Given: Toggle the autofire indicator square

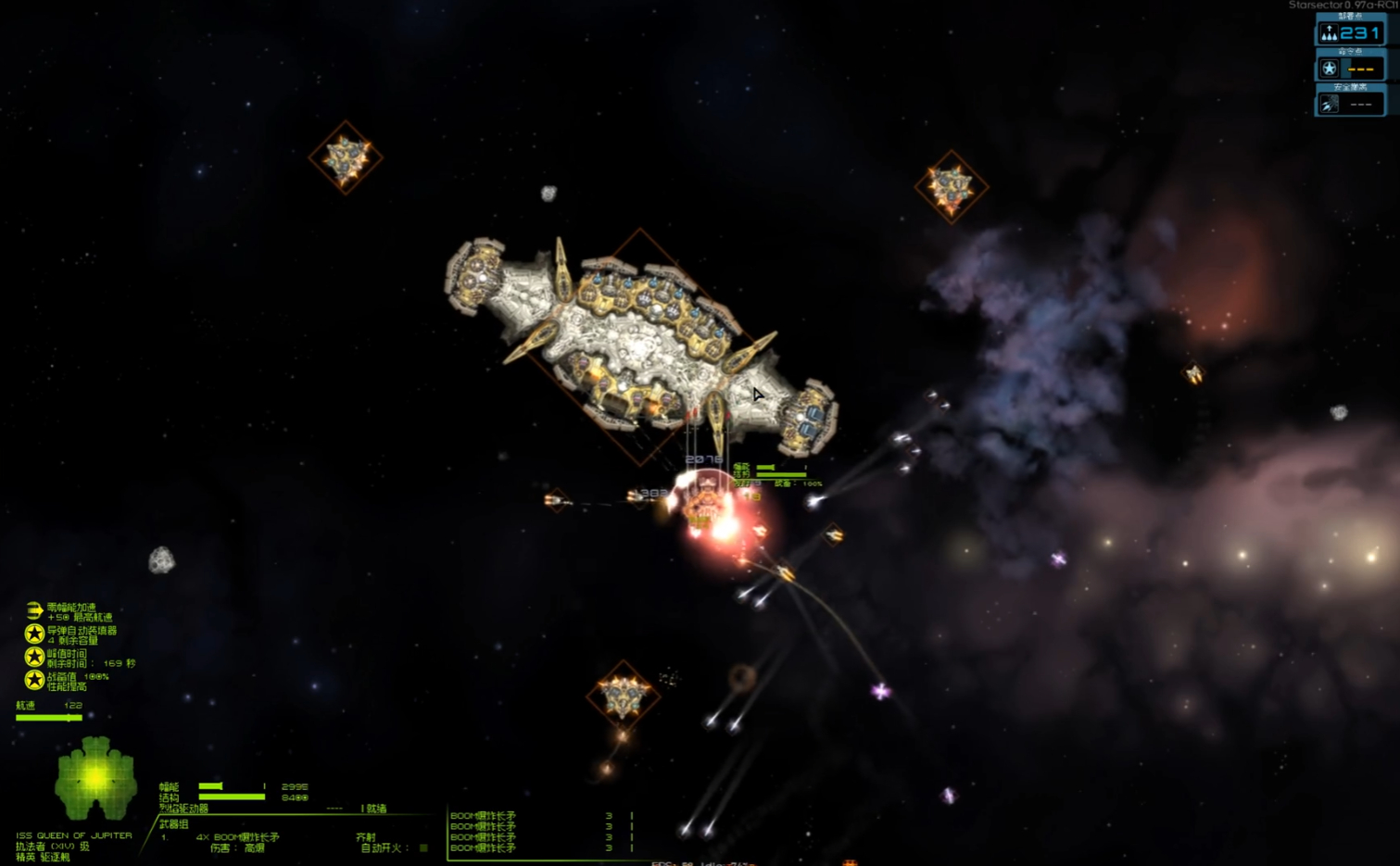Looking at the screenshot, I should pos(423,847).
